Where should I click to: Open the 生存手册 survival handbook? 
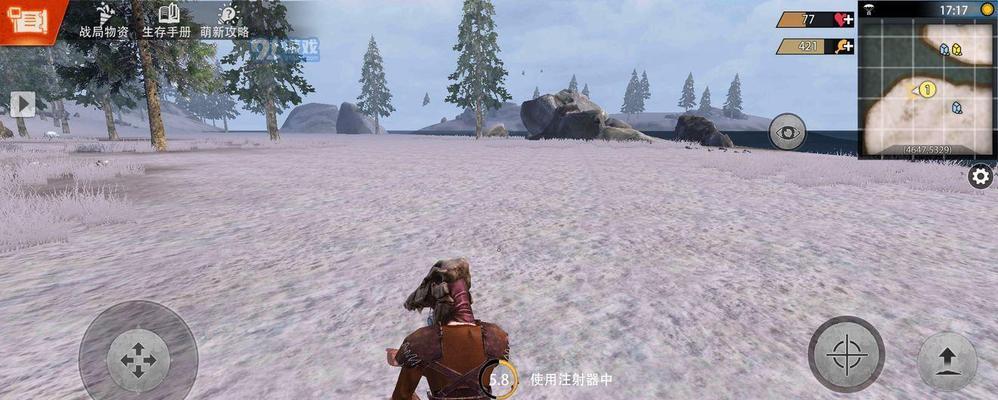click(167, 21)
